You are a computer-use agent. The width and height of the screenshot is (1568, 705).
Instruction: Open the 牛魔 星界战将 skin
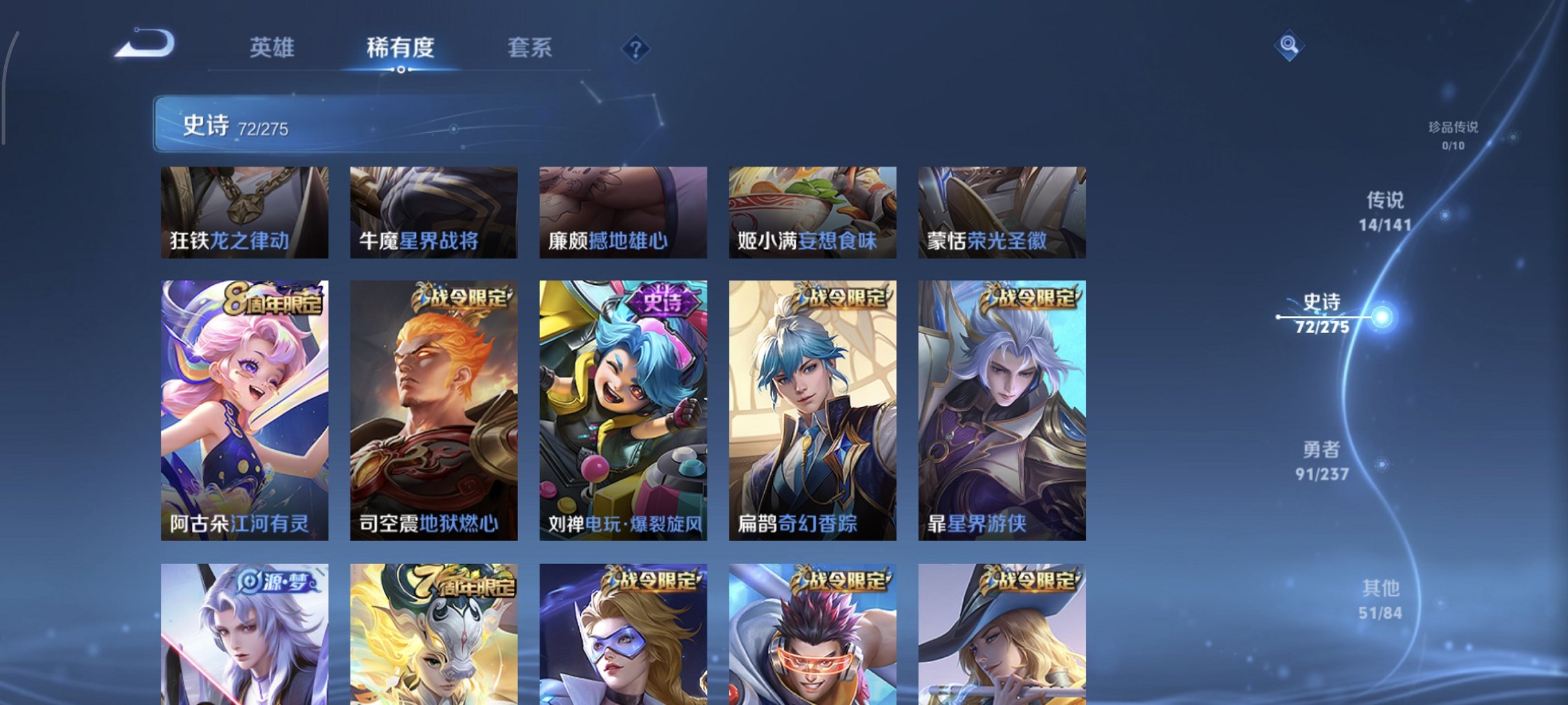[434, 212]
